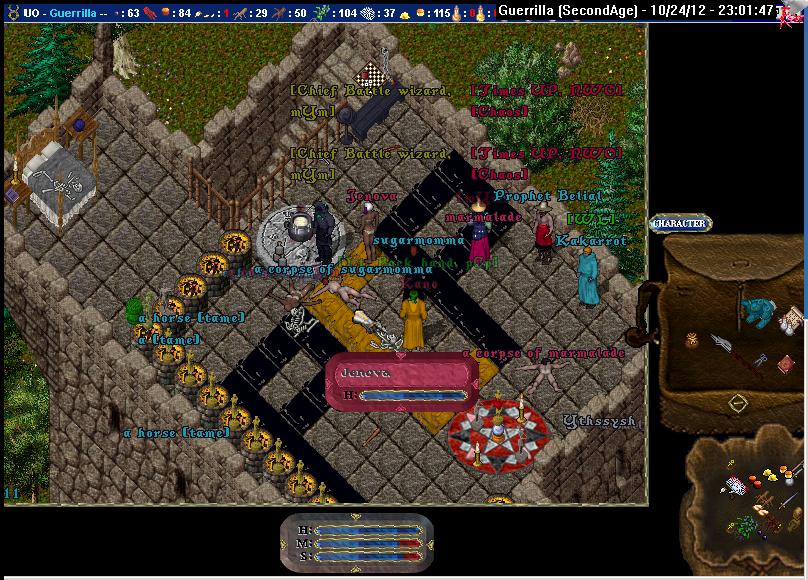This screenshot has height=580, width=808.
Task: Open the CHARACTER paperdoll button
Action: [680, 224]
